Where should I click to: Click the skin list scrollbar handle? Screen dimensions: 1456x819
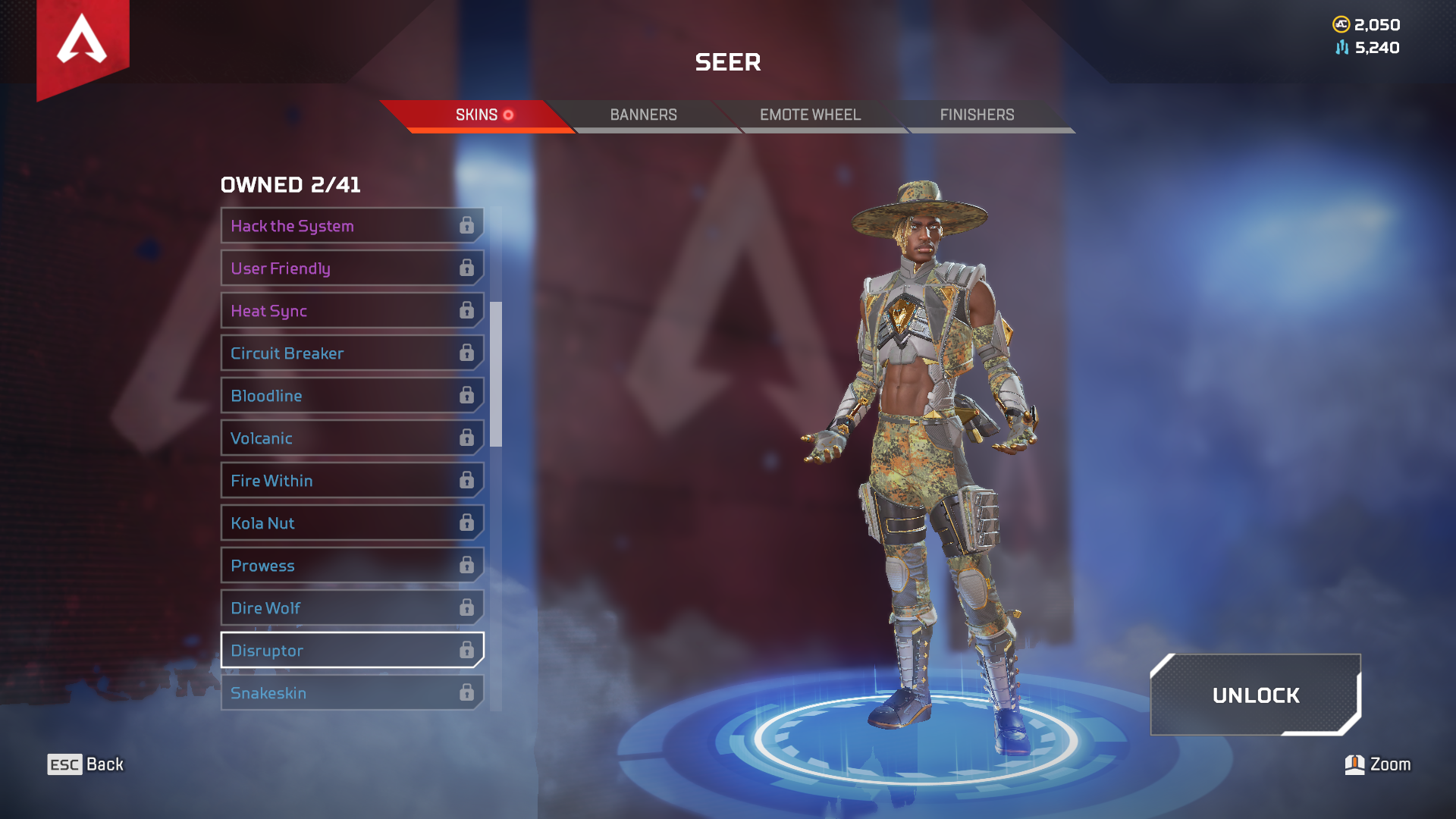click(496, 374)
